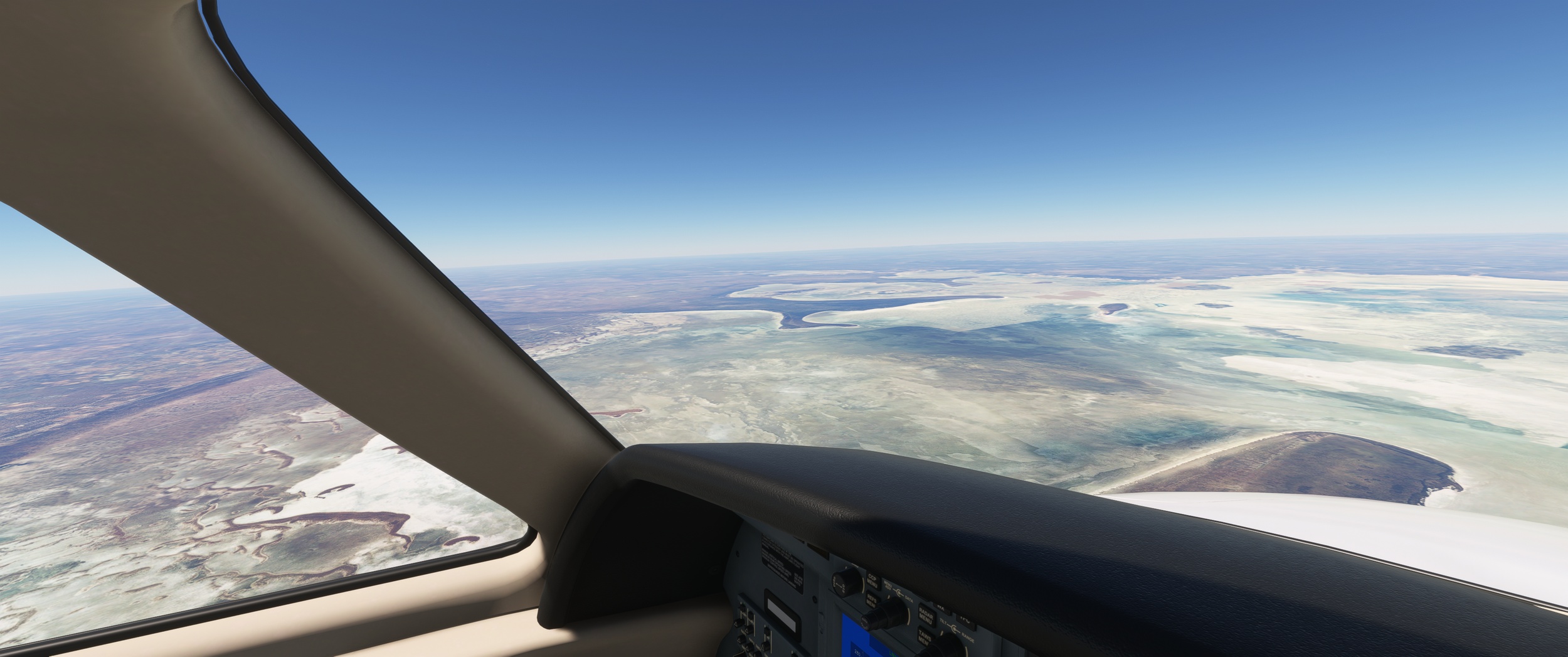Activate the TAWS MENU button

click(924, 637)
